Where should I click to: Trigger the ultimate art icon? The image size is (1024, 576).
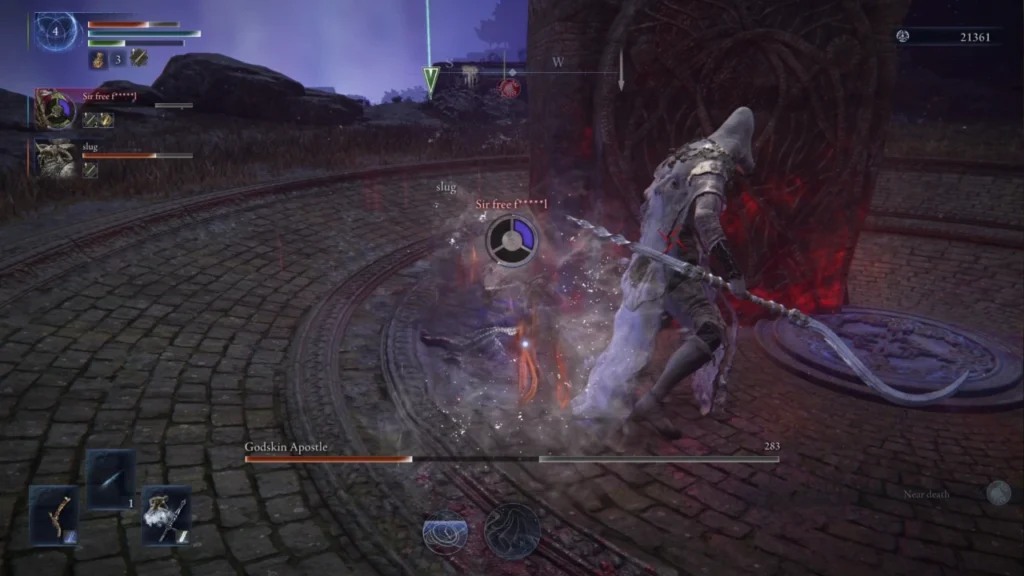click(512, 531)
